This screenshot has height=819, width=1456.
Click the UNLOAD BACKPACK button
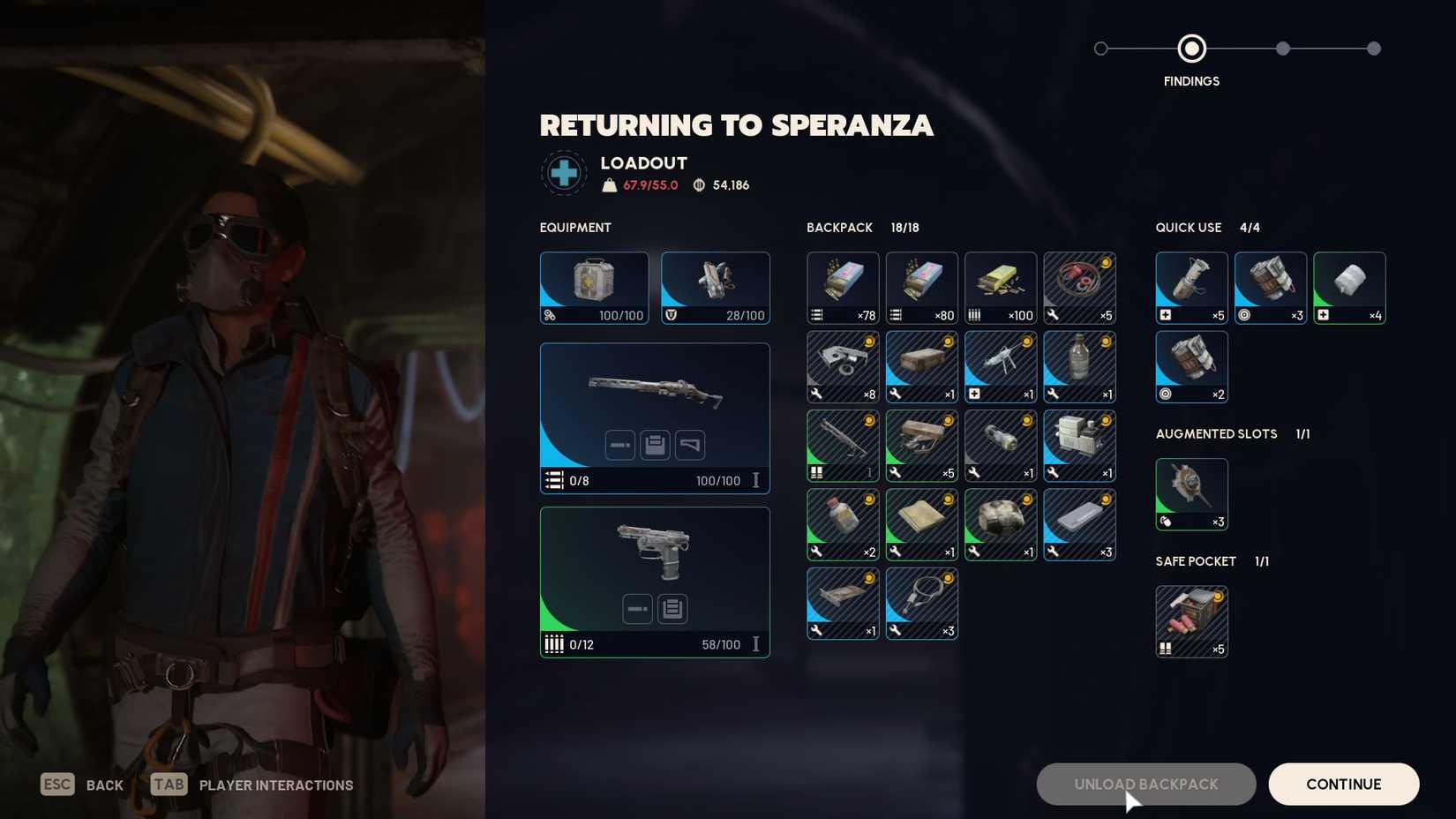click(1145, 784)
